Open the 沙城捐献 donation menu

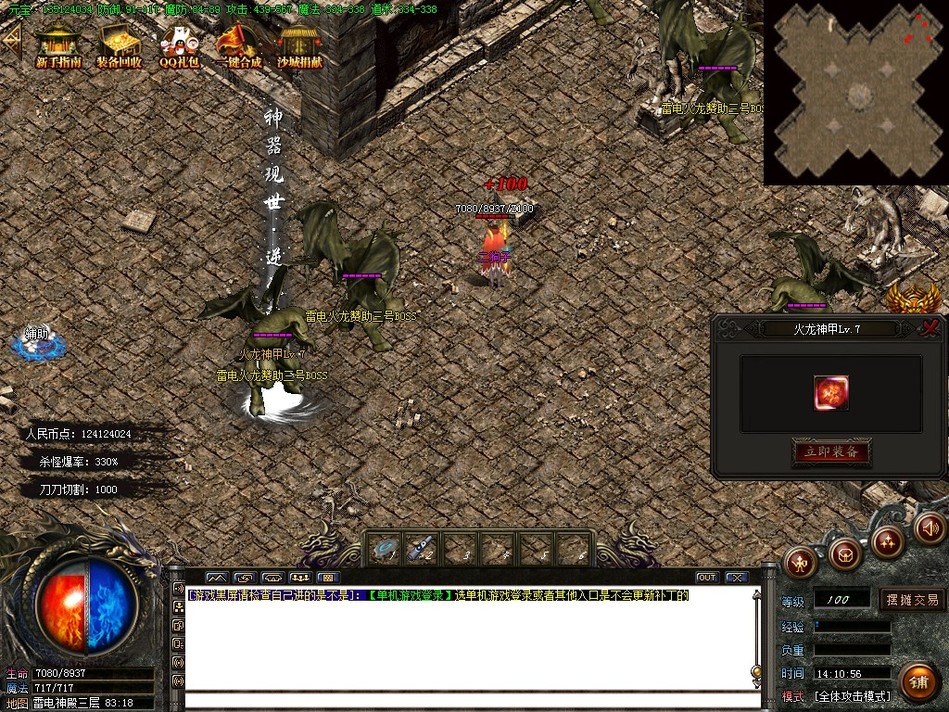(x=299, y=44)
